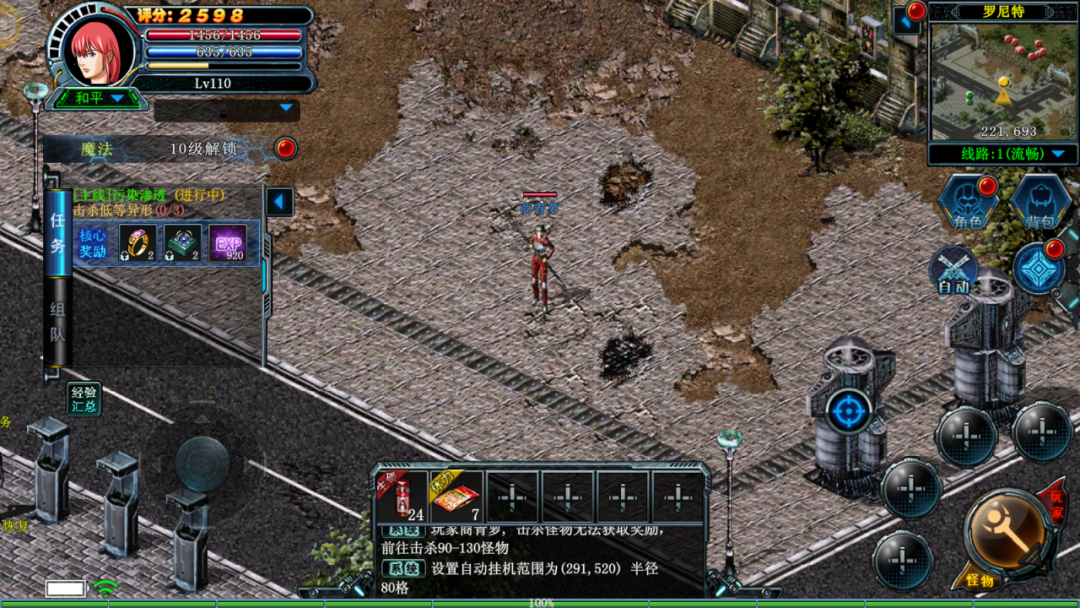The height and width of the screenshot is (608, 1080).
Task: Select the 怪物 monster target tag
Action: tap(978, 581)
